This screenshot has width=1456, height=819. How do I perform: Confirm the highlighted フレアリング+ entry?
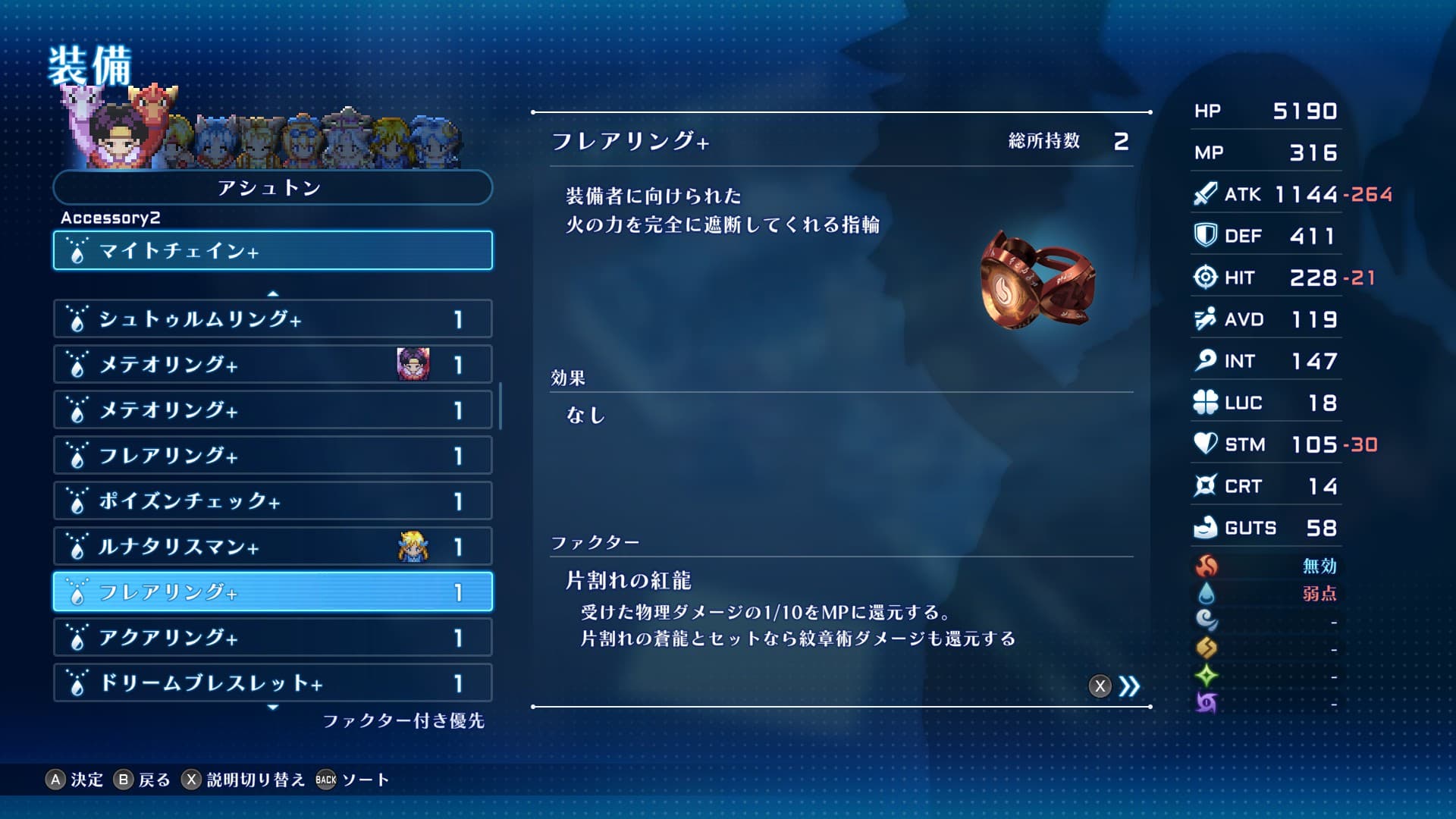pos(272,592)
